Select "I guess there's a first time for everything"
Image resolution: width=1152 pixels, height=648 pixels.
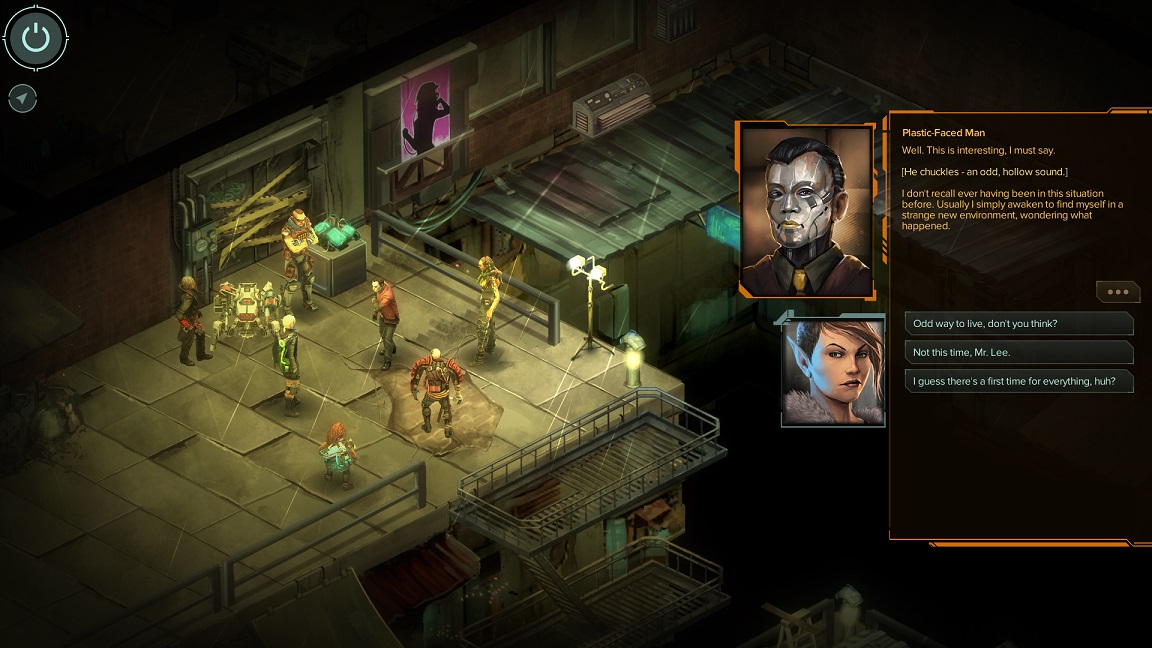click(1018, 381)
